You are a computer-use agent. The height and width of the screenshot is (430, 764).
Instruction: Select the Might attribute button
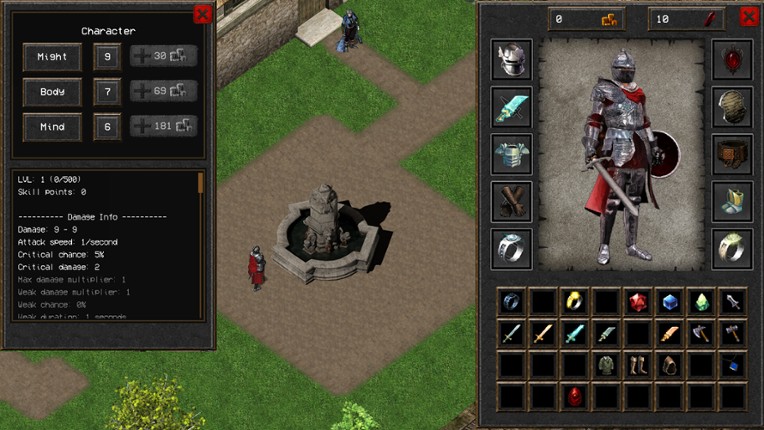click(x=52, y=56)
